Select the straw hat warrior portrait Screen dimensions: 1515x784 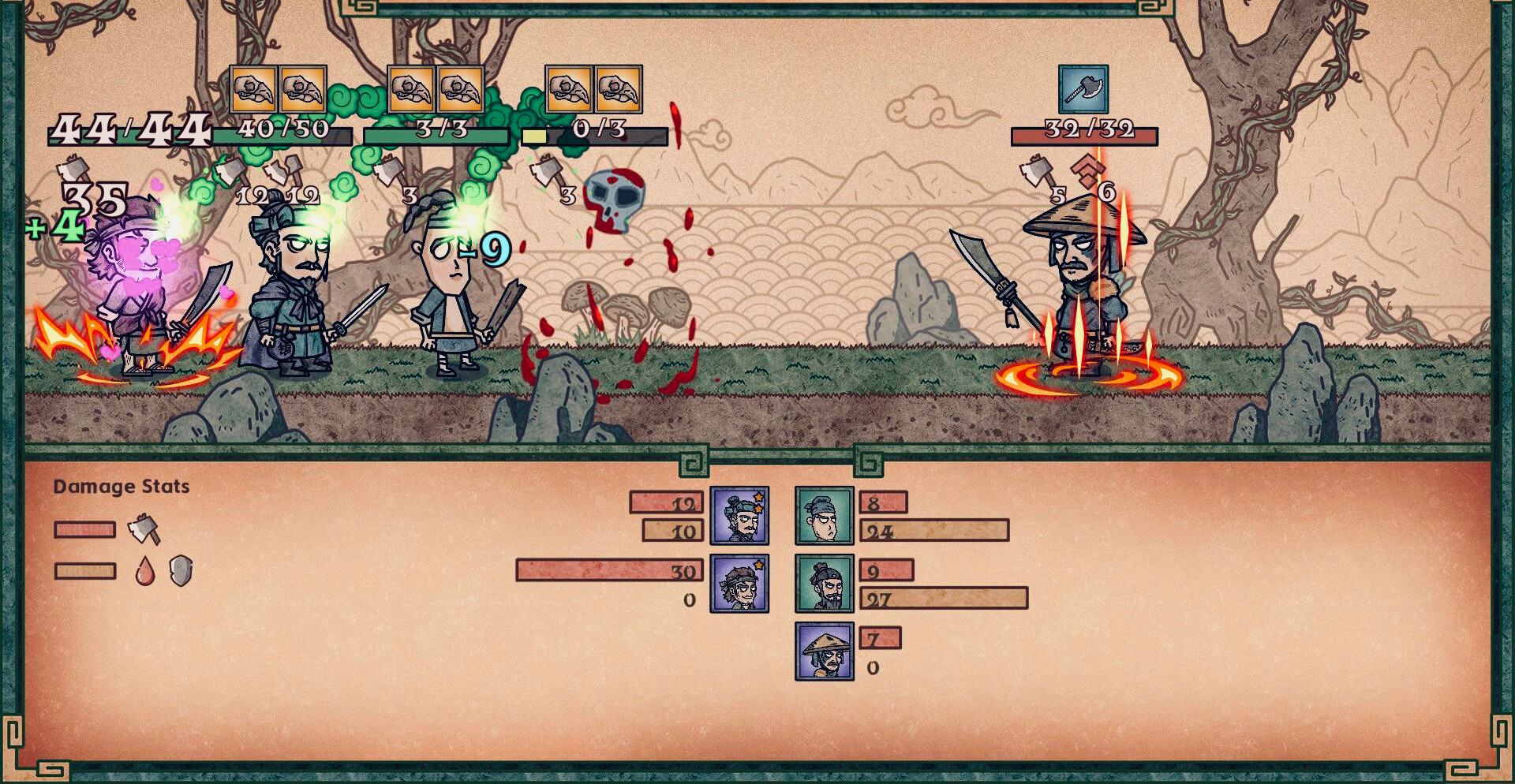(824, 651)
